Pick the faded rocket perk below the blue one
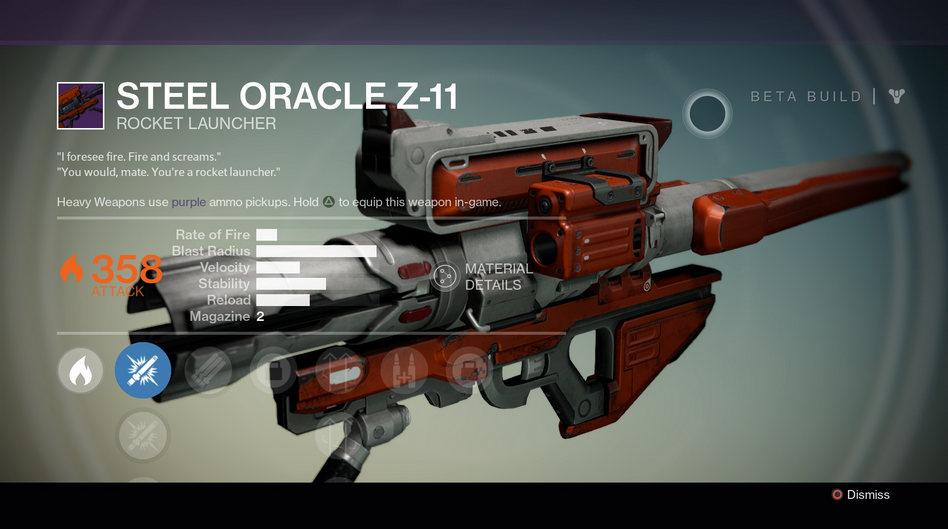948x529 pixels. pyautogui.click(x=143, y=436)
